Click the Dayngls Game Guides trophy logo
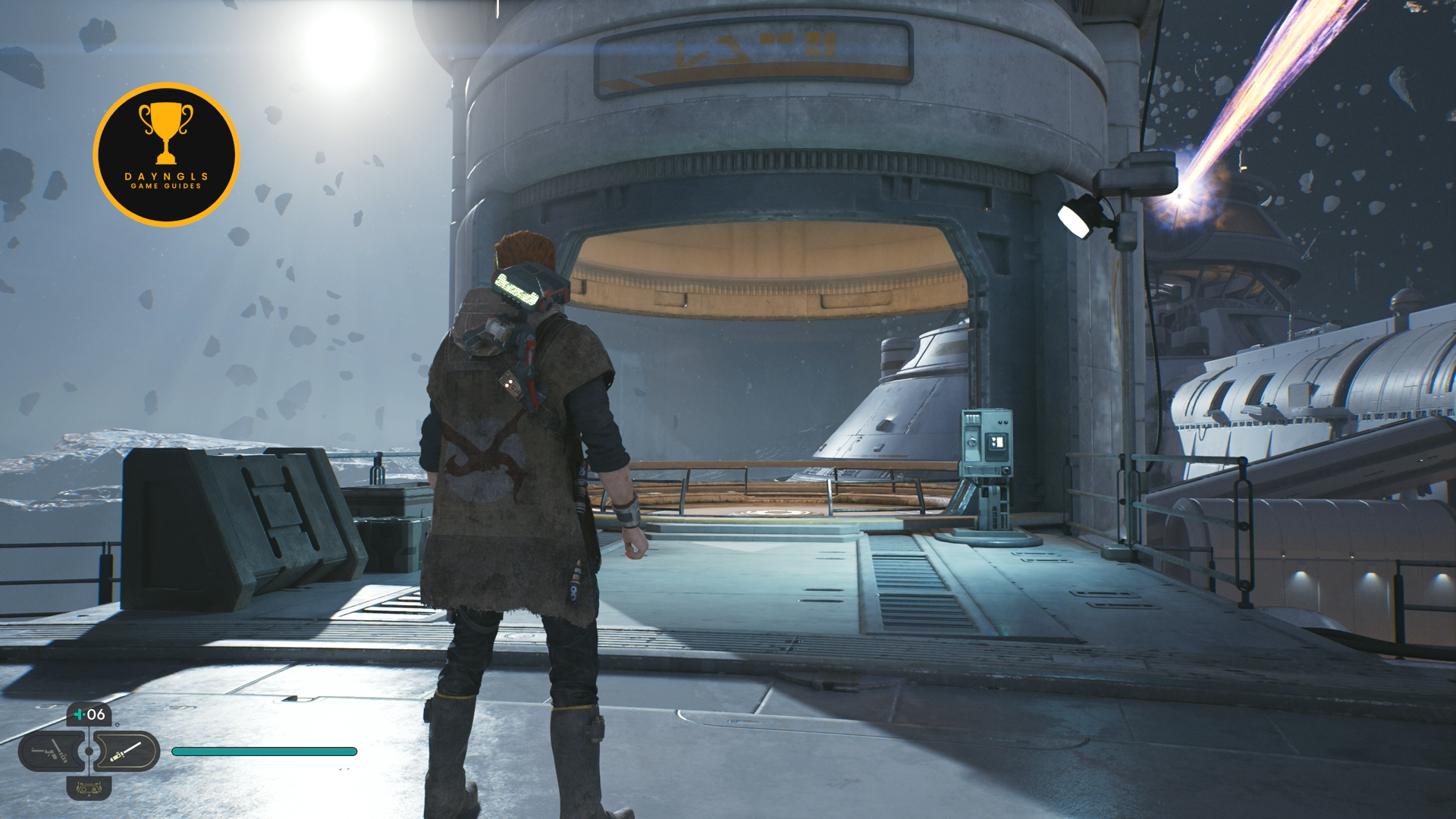The width and height of the screenshot is (1456, 819). click(166, 155)
